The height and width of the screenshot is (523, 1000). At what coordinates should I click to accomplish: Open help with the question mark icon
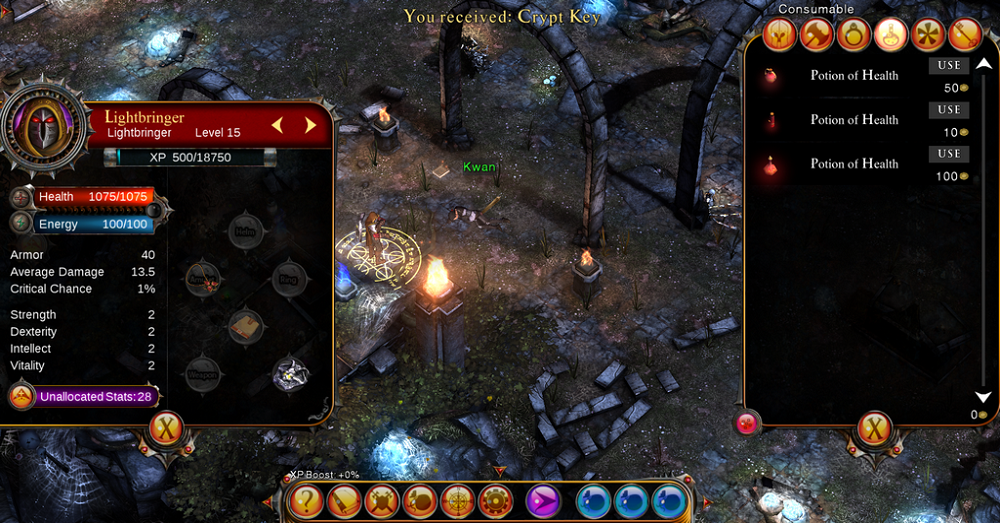tap(305, 500)
